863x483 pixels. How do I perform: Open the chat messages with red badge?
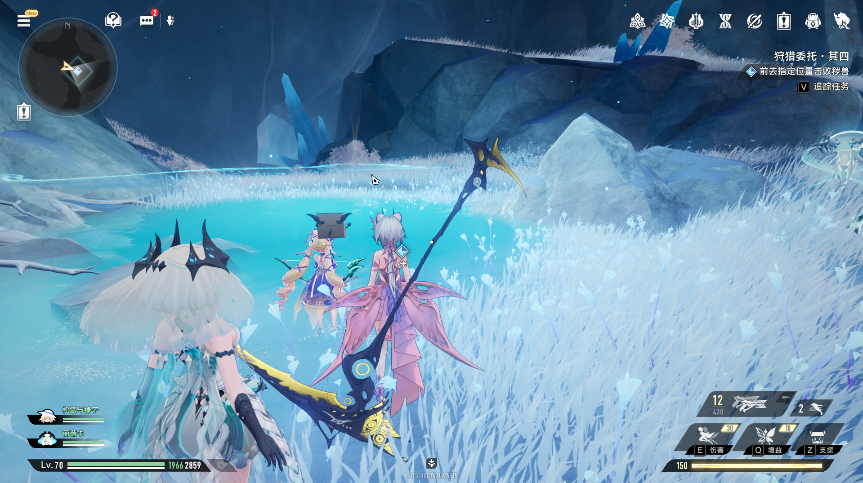coord(147,20)
